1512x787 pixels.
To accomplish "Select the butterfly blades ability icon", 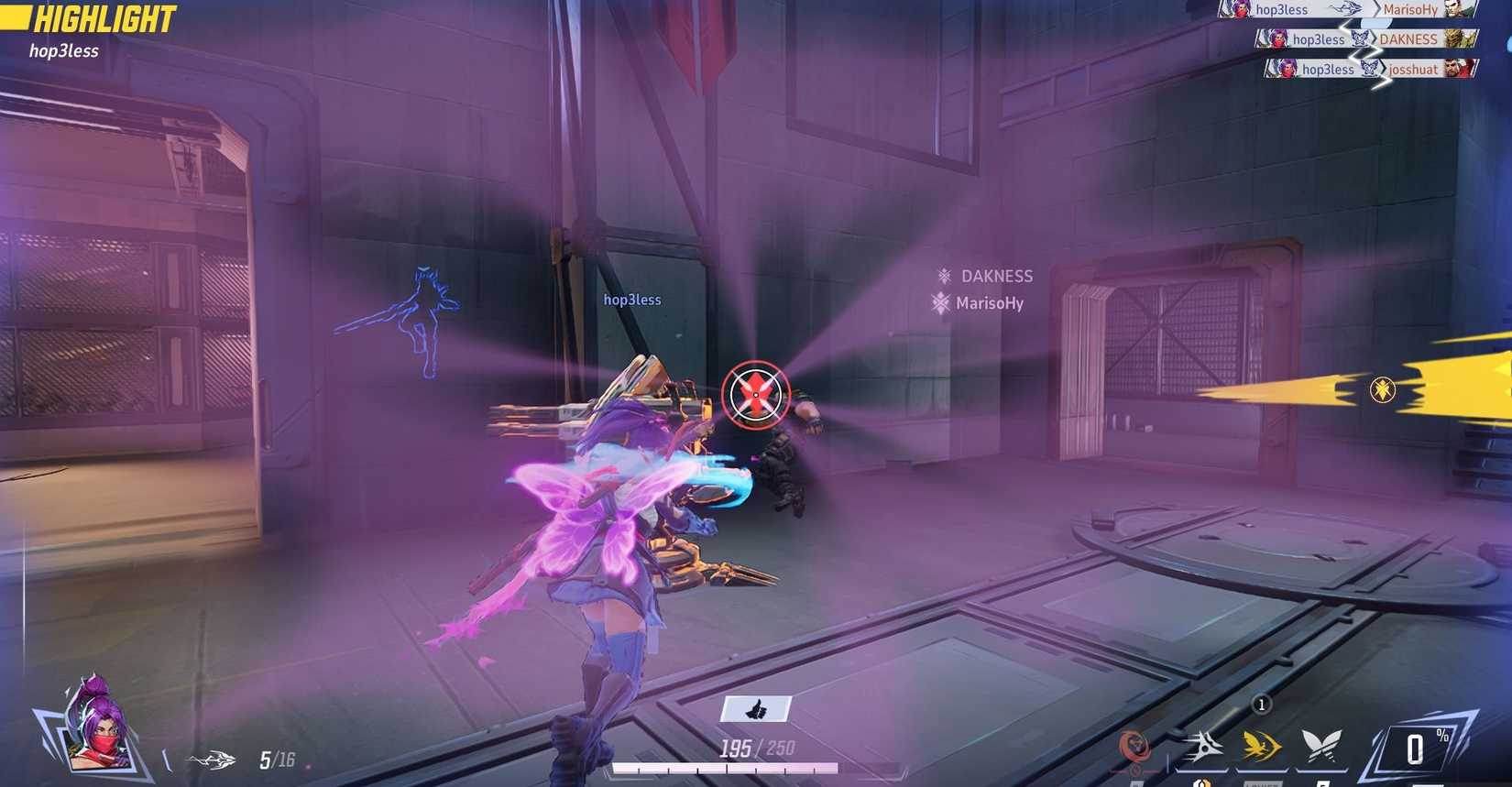I will pyautogui.click(x=1322, y=745).
